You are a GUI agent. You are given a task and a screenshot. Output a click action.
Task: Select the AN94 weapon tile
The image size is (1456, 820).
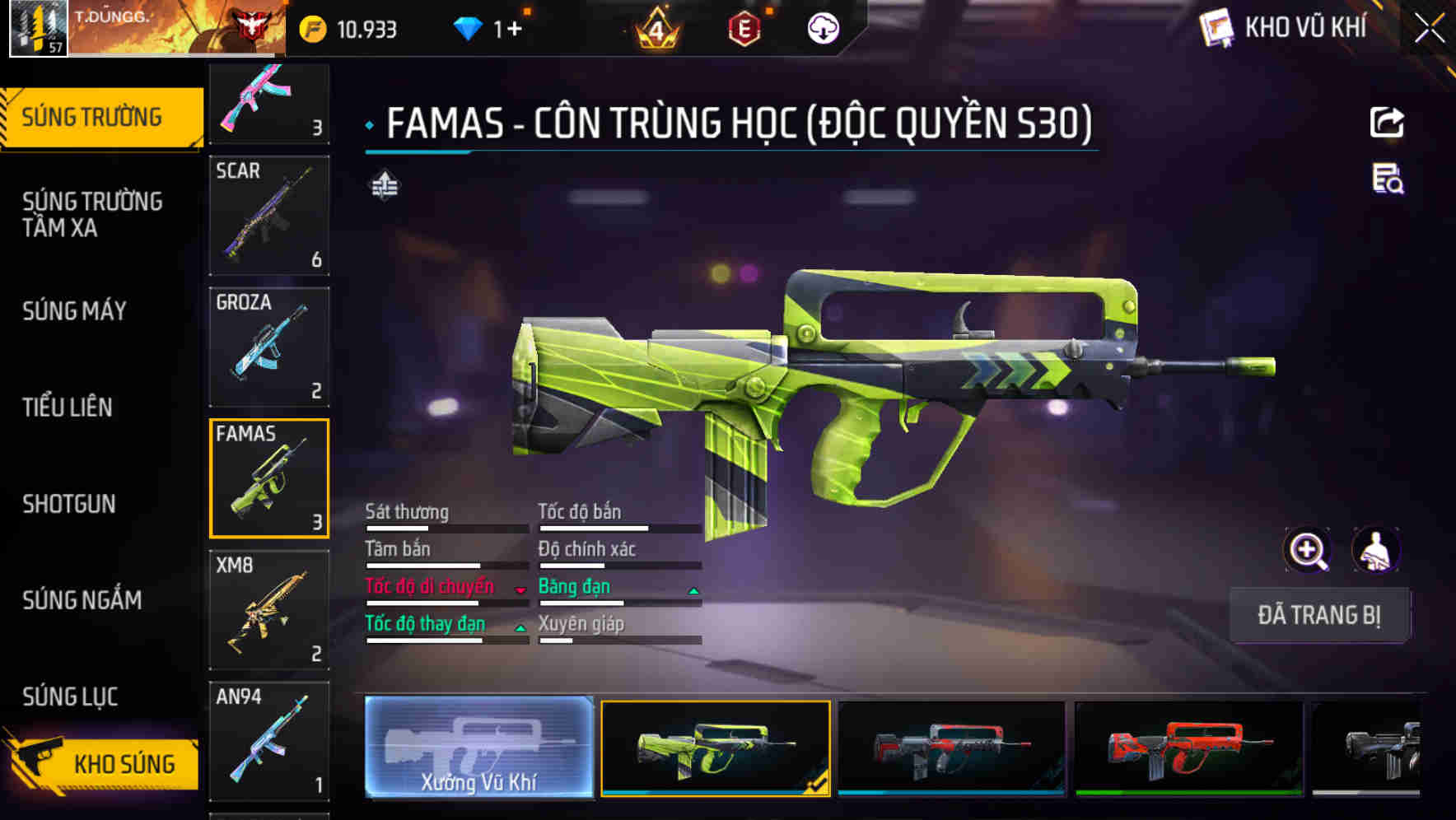269,741
